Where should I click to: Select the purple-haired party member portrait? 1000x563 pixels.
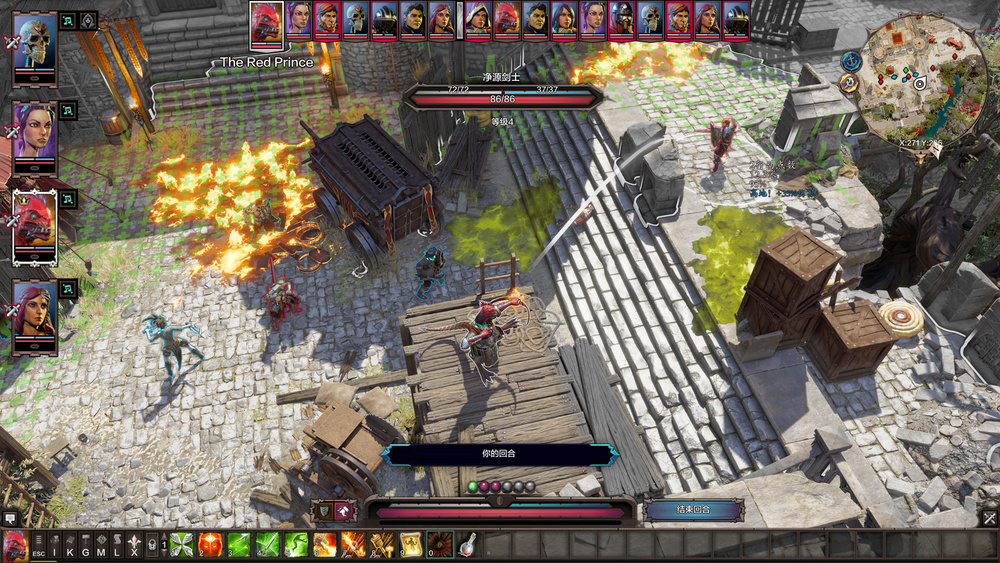click(x=35, y=134)
